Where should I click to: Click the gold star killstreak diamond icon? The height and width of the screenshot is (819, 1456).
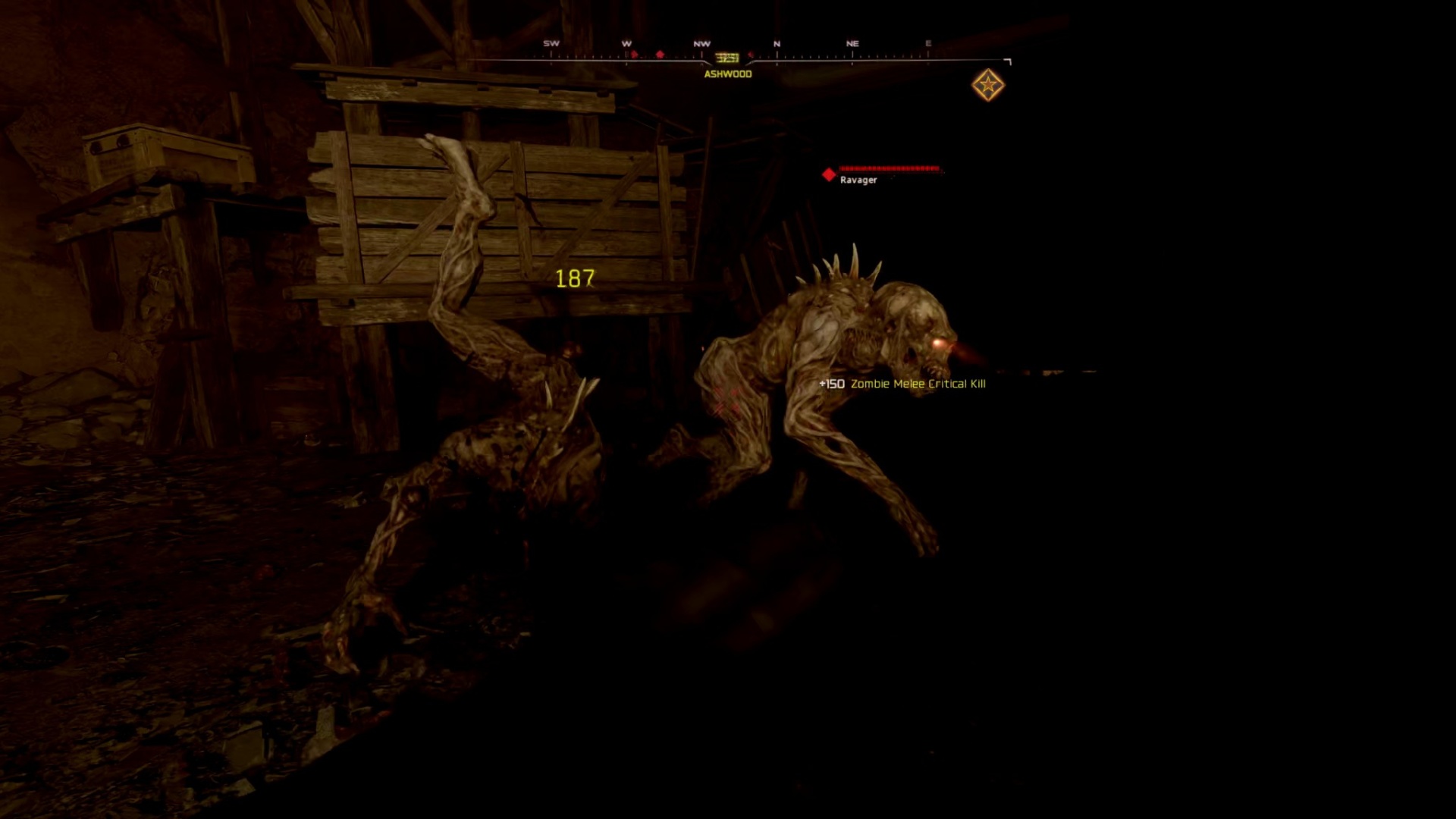click(988, 86)
